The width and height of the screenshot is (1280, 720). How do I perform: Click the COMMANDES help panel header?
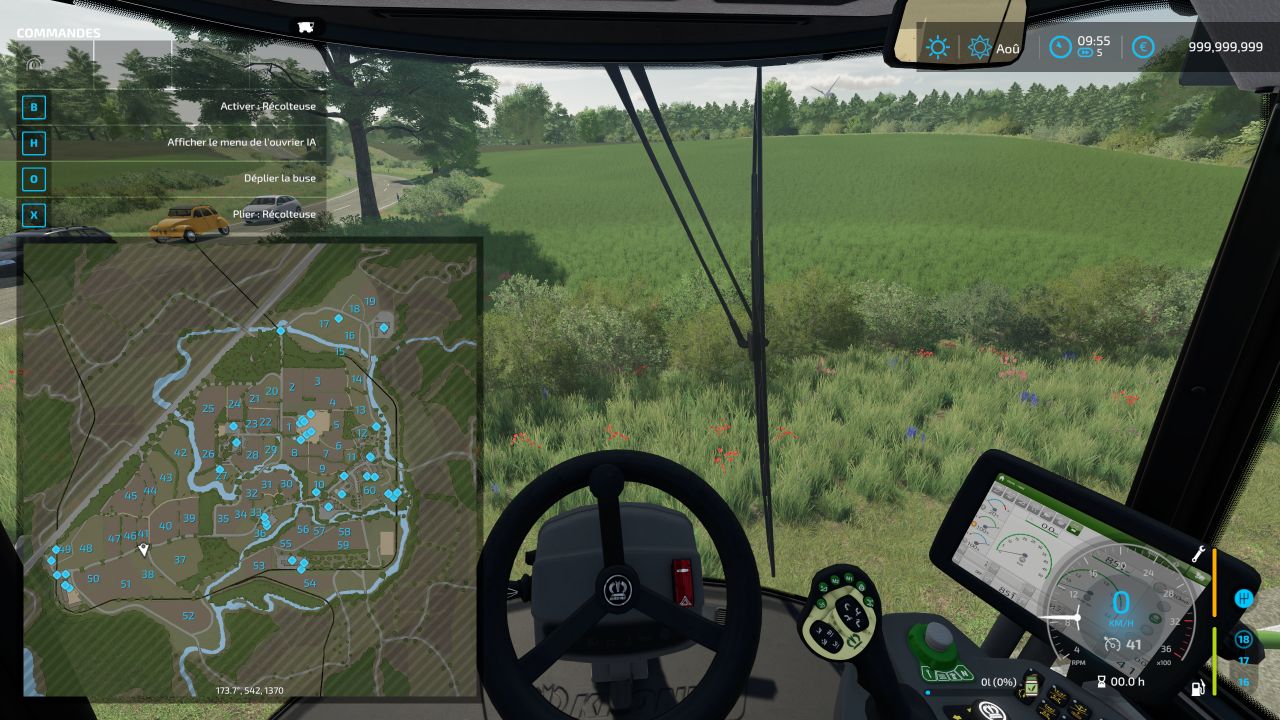coord(58,33)
